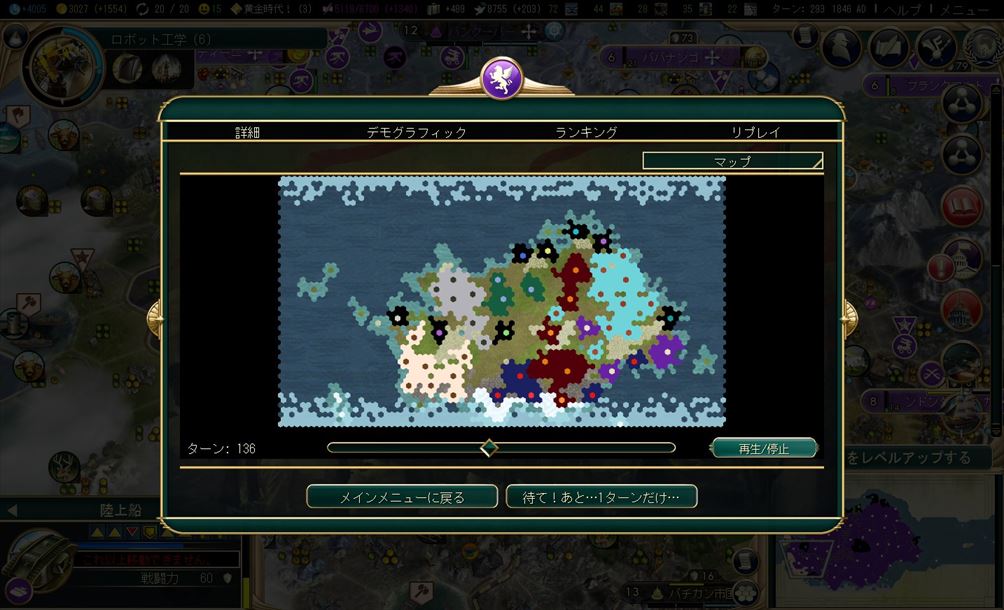Screen dimensions: 1004x610
Task: Select the リプレイ tab
Action: [x=755, y=132]
